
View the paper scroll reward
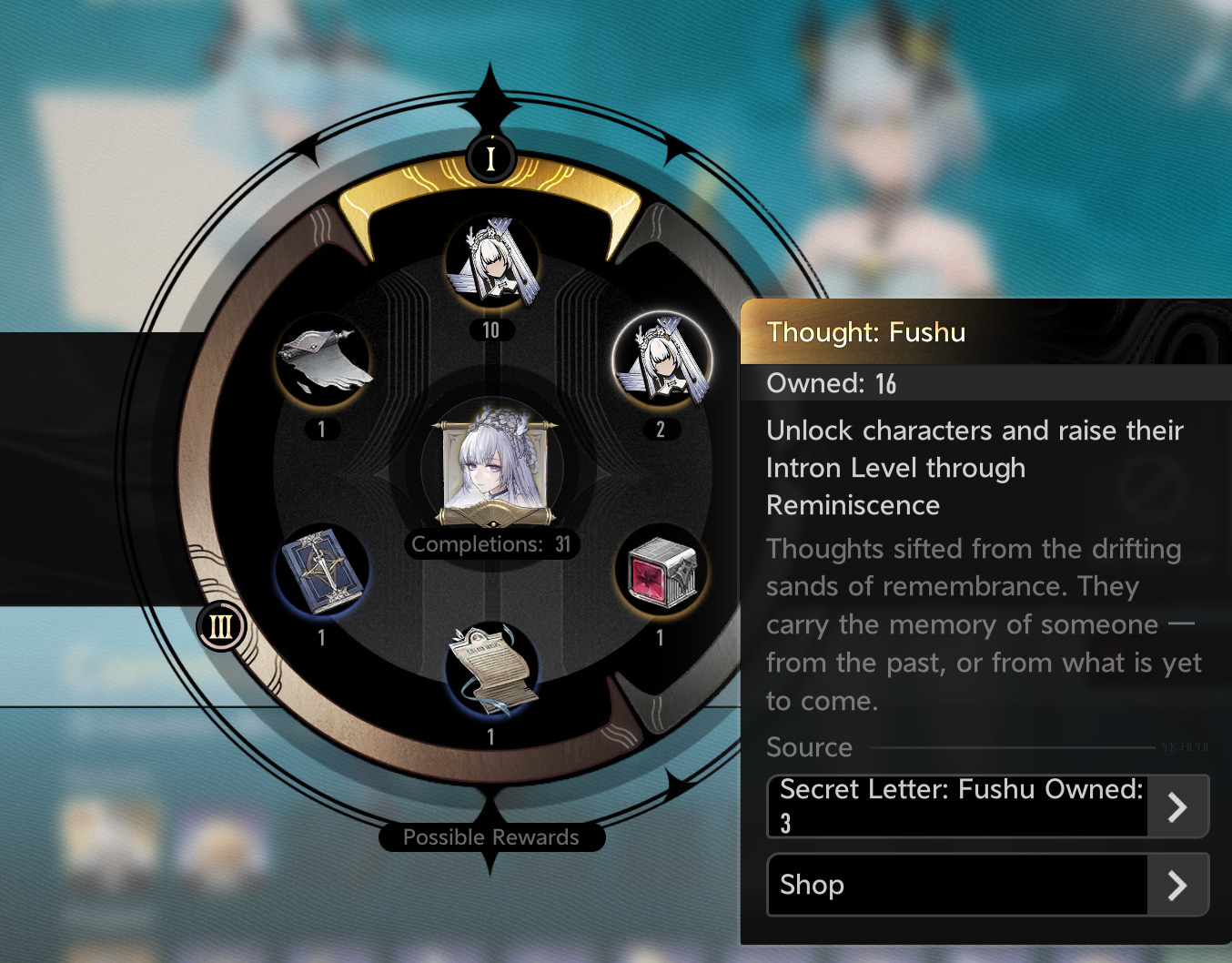point(492,670)
